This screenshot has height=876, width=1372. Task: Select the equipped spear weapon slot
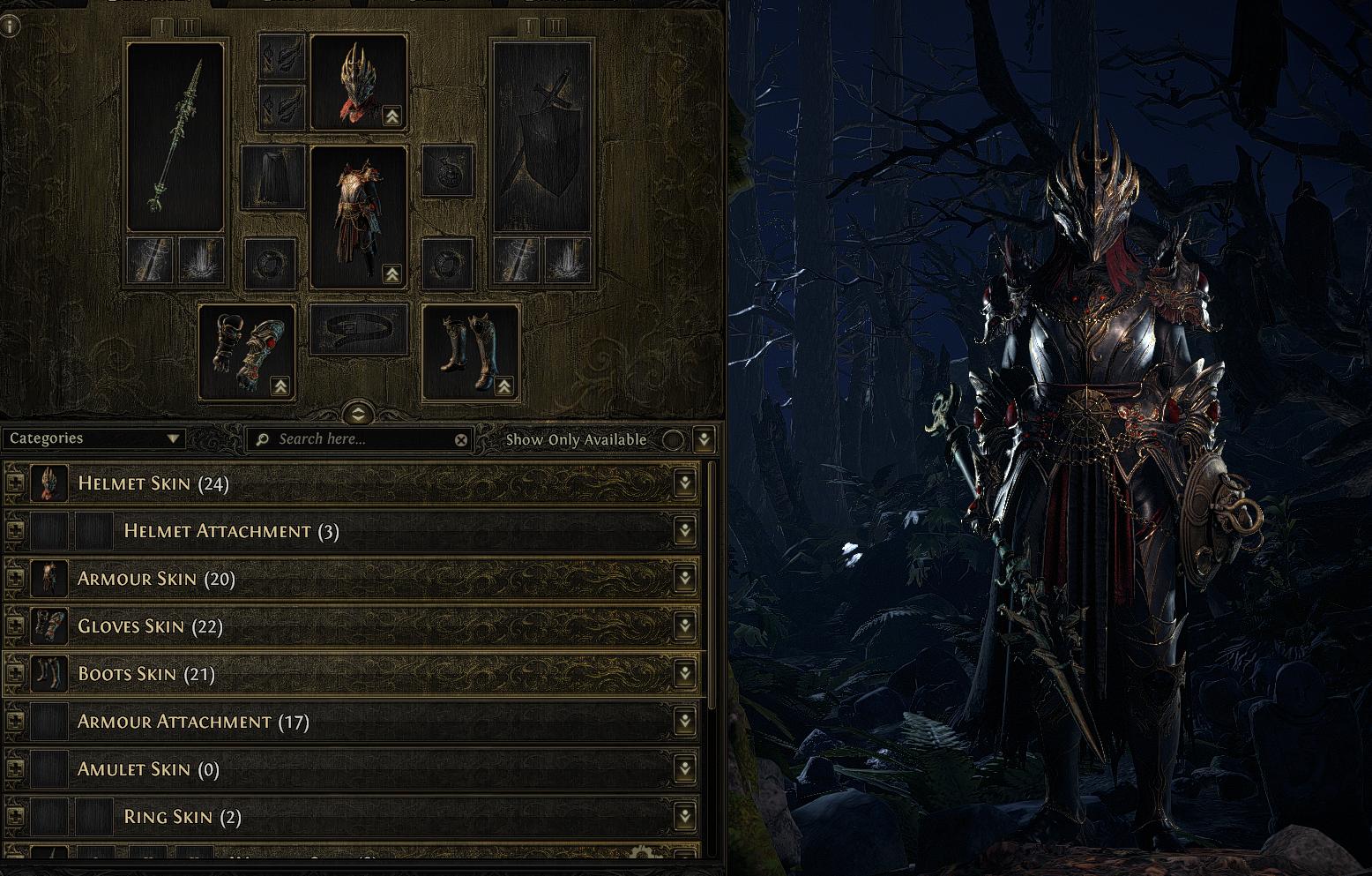click(x=175, y=137)
